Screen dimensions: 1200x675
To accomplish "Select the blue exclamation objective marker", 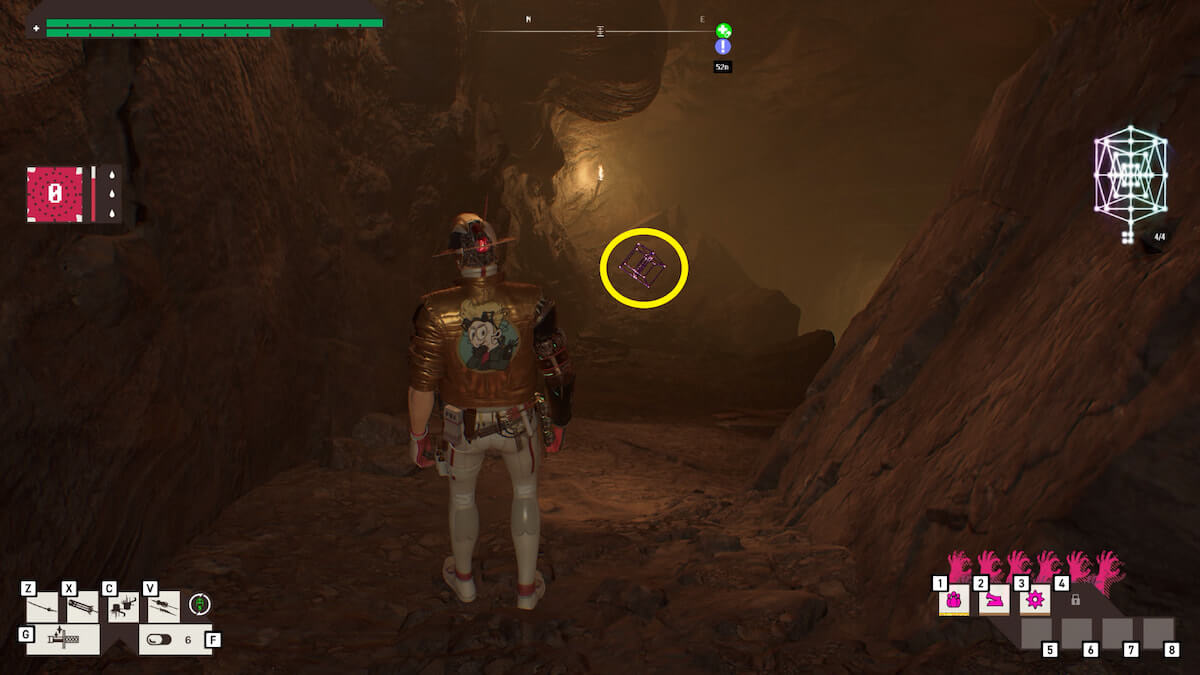I will pos(723,47).
